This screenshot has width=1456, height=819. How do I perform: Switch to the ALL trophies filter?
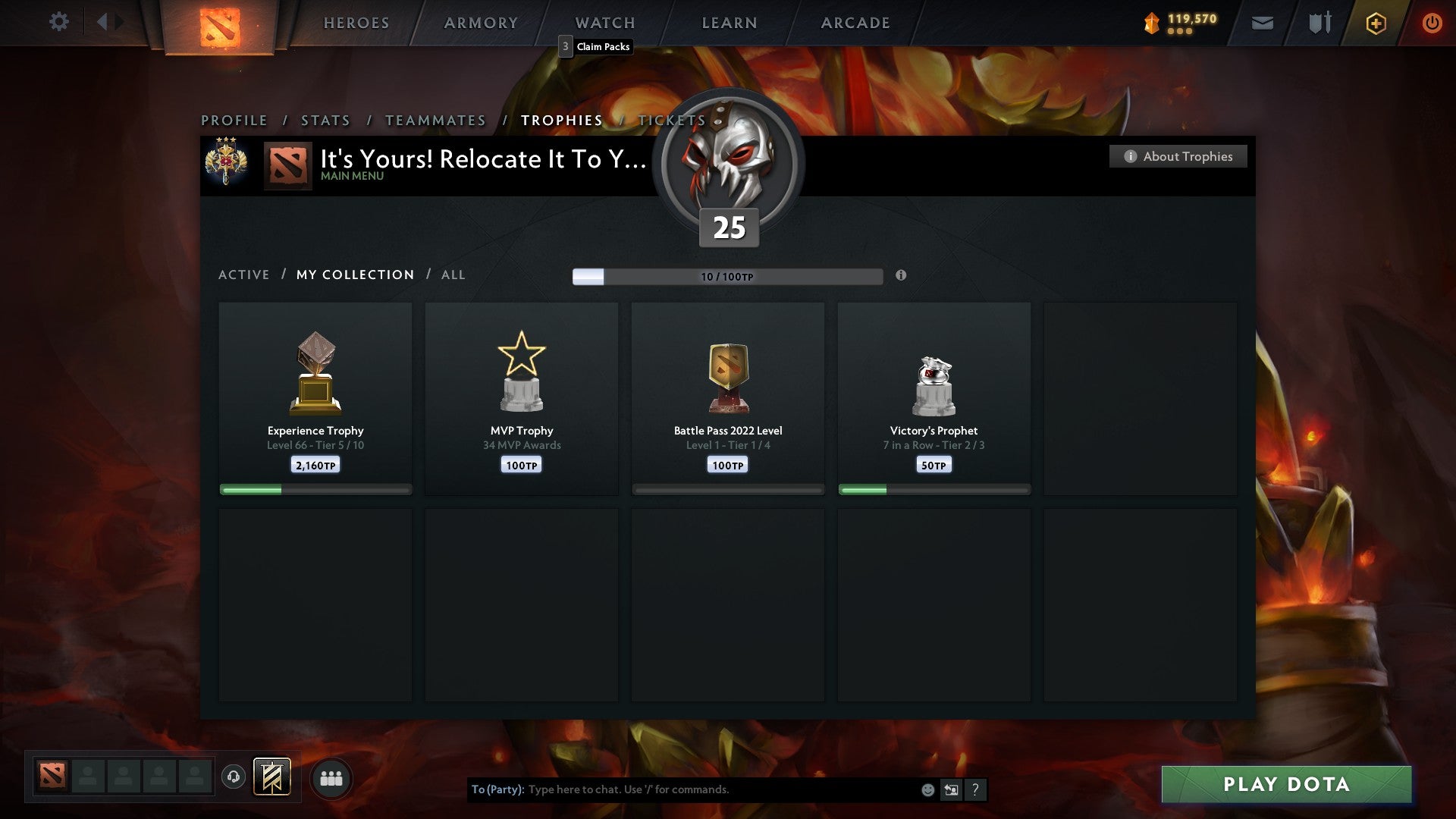453,275
